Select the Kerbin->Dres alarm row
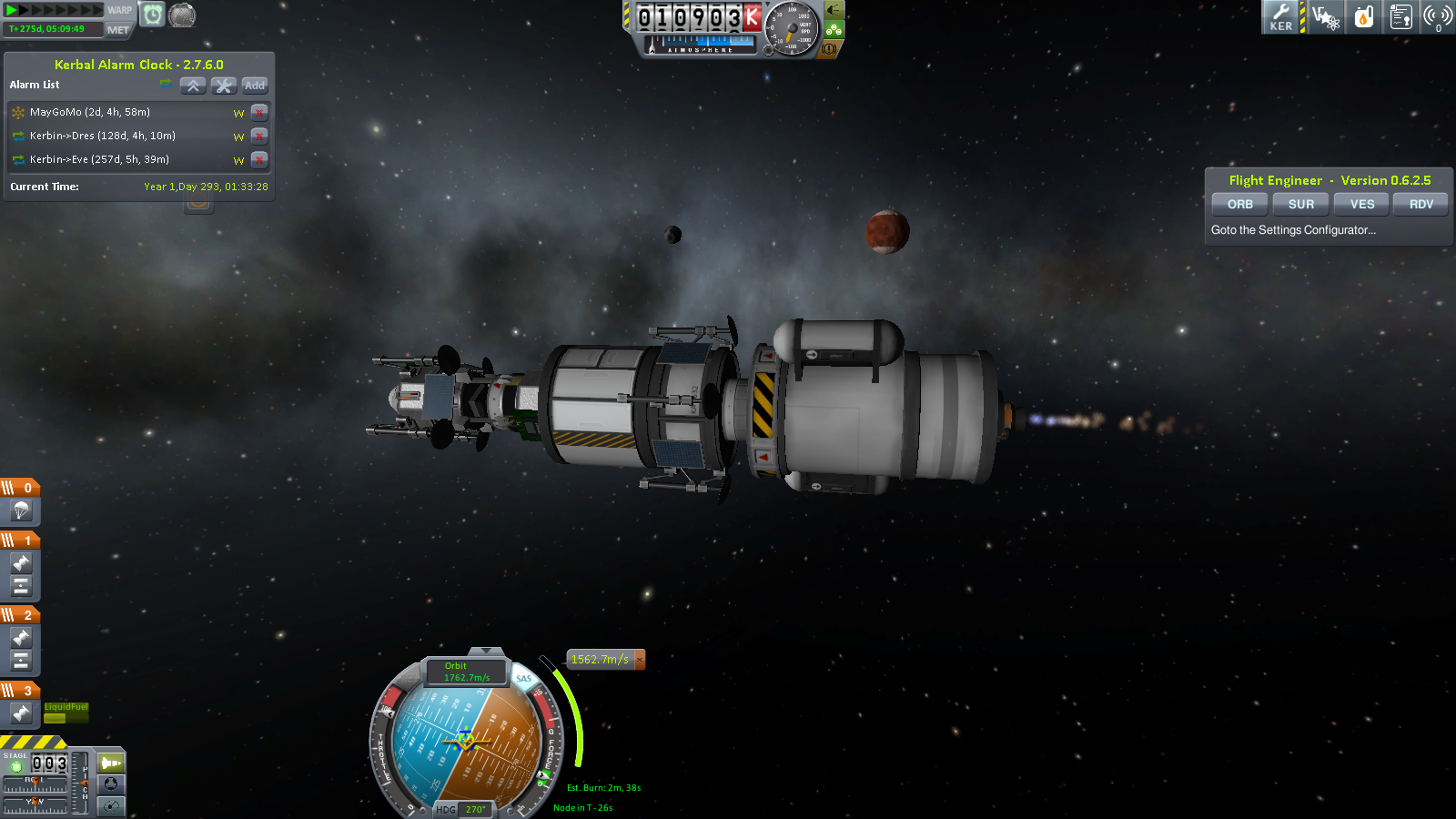 click(x=102, y=136)
